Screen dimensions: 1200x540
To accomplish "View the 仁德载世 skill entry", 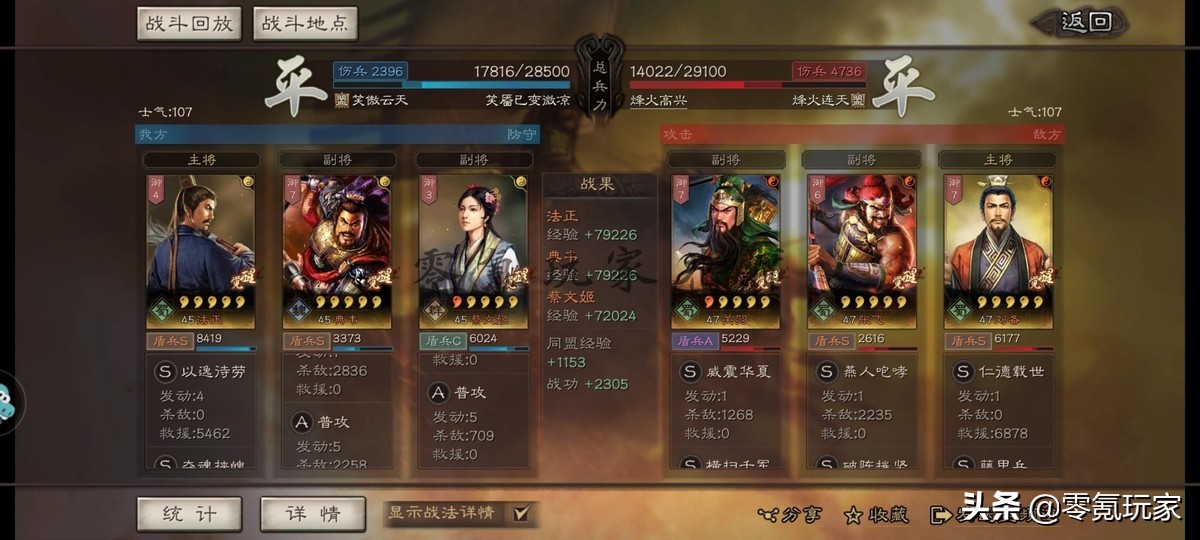I will point(998,371).
